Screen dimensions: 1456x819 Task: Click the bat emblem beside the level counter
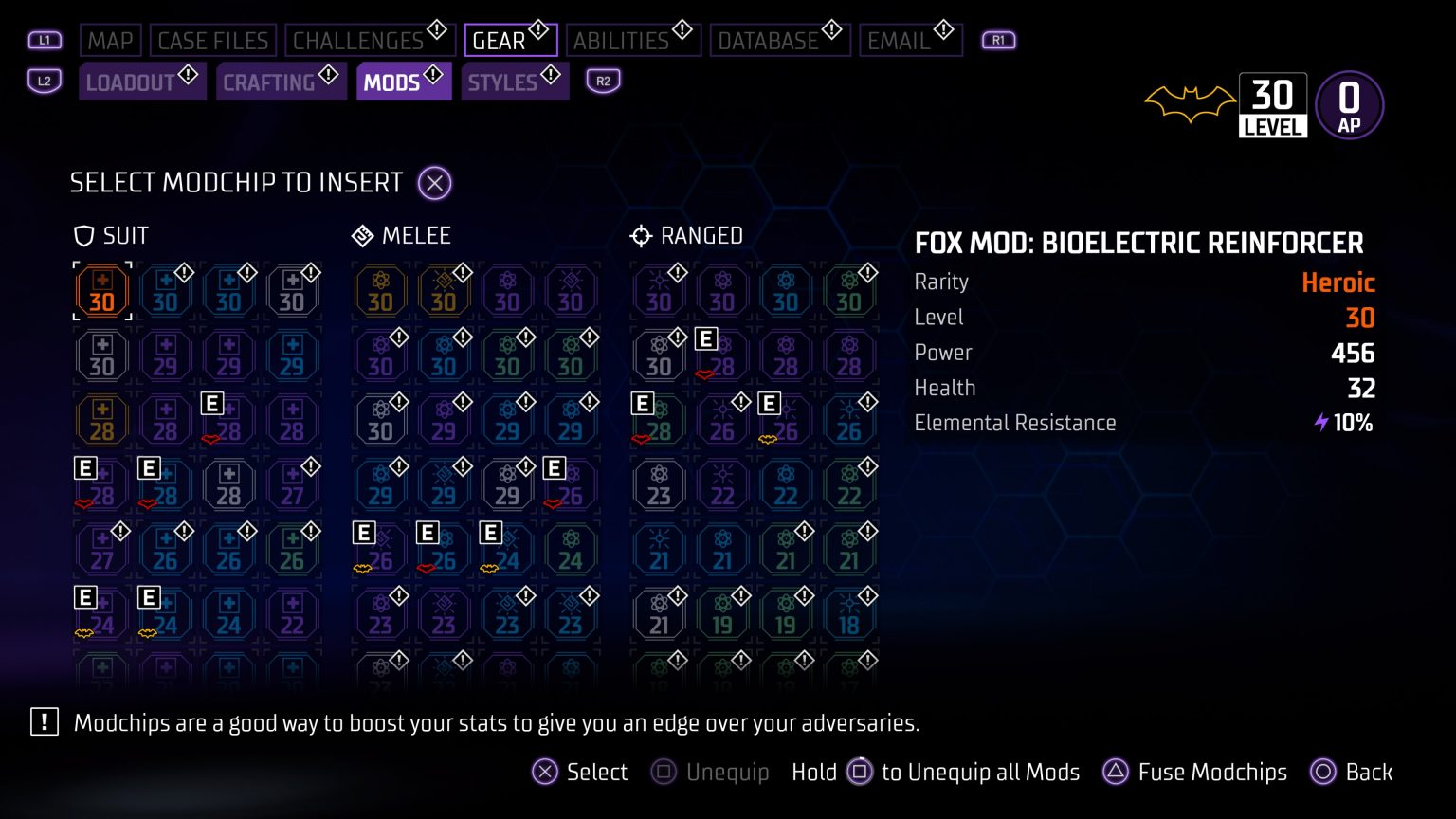tap(1190, 102)
